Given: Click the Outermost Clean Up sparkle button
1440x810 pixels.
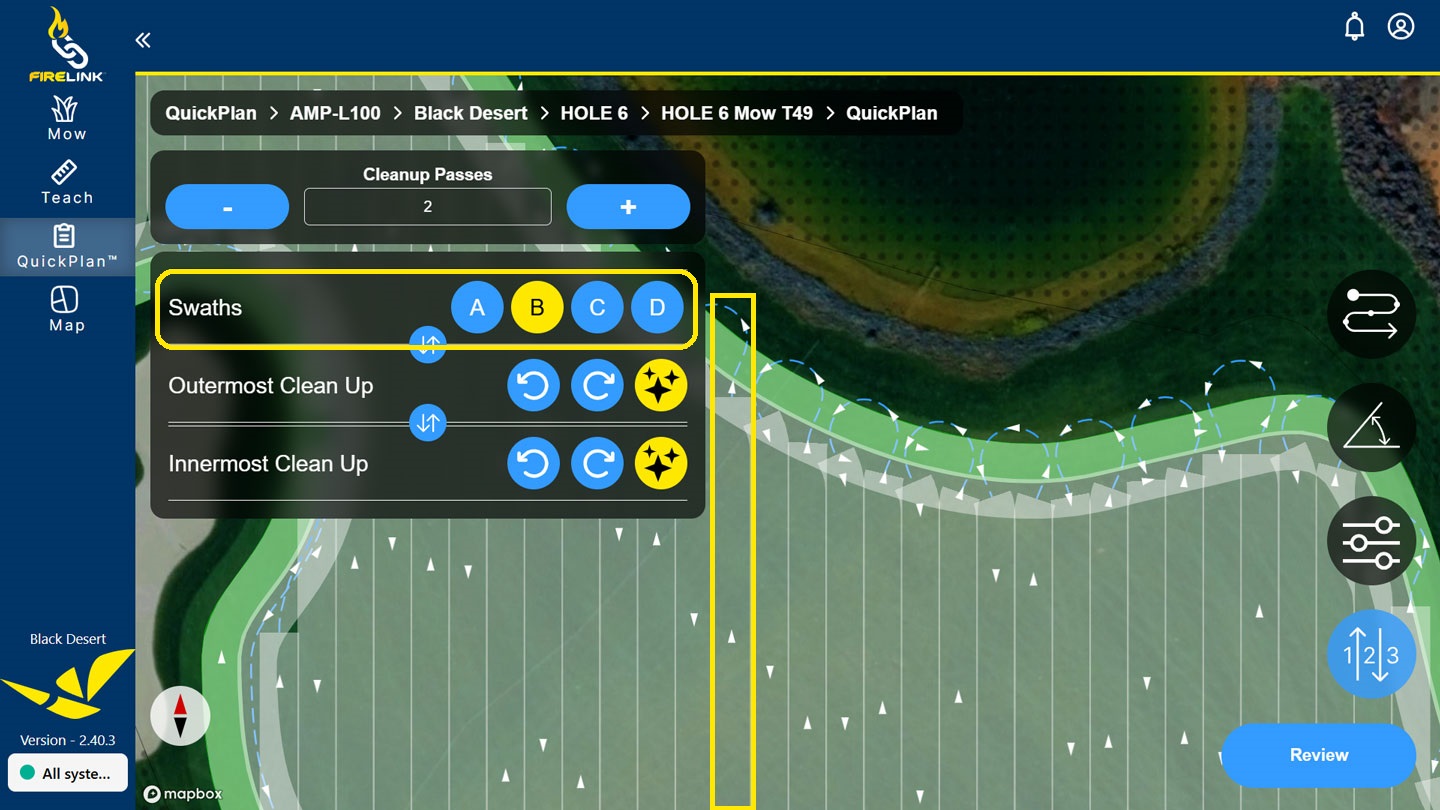Looking at the screenshot, I should [661, 386].
